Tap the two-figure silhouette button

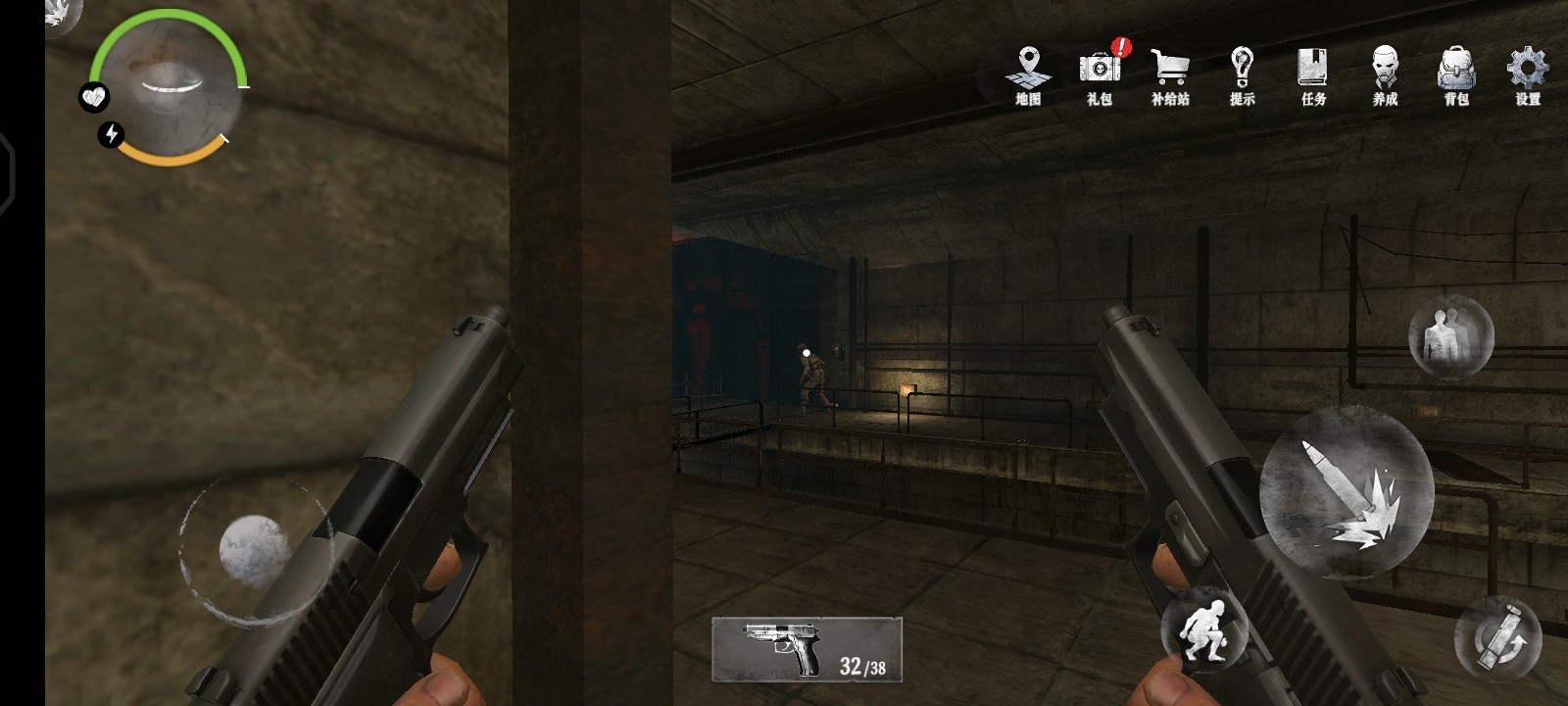(x=1450, y=336)
